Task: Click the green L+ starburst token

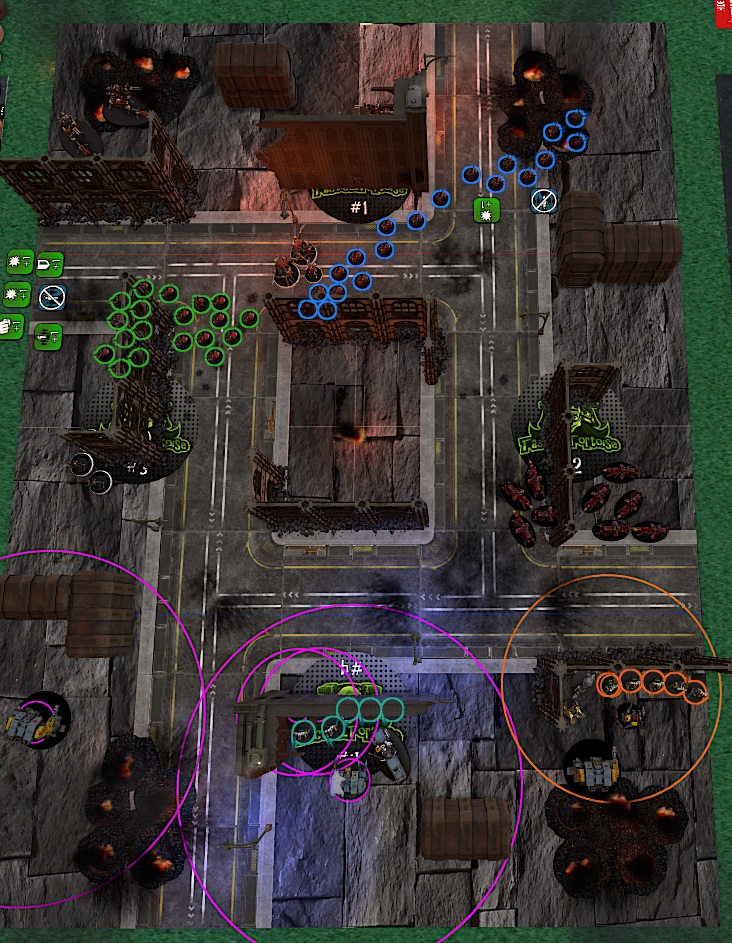Action: [x=486, y=210]
